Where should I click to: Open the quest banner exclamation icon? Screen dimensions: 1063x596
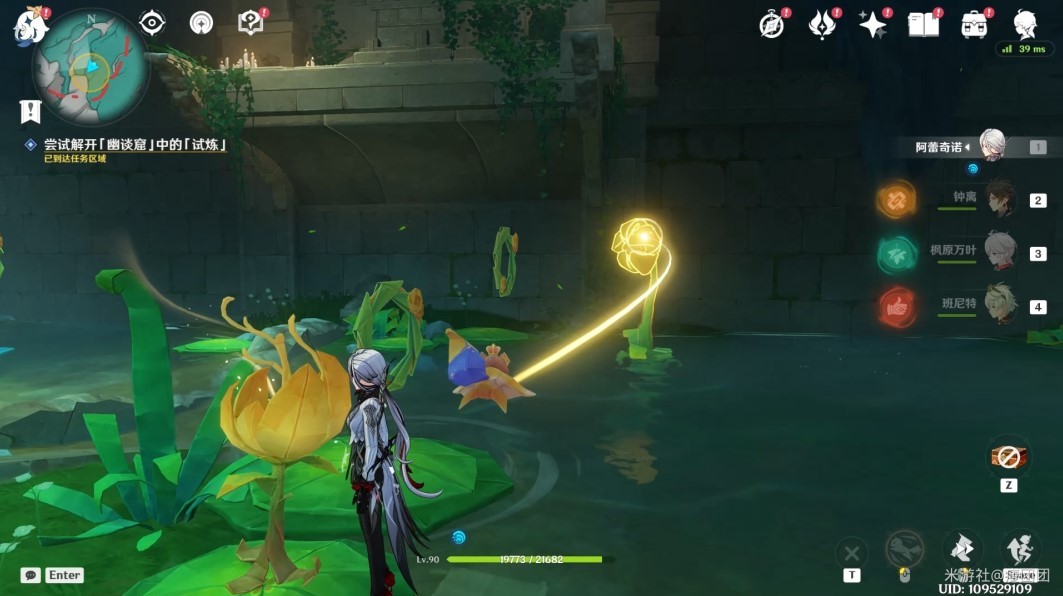[30, 110]
